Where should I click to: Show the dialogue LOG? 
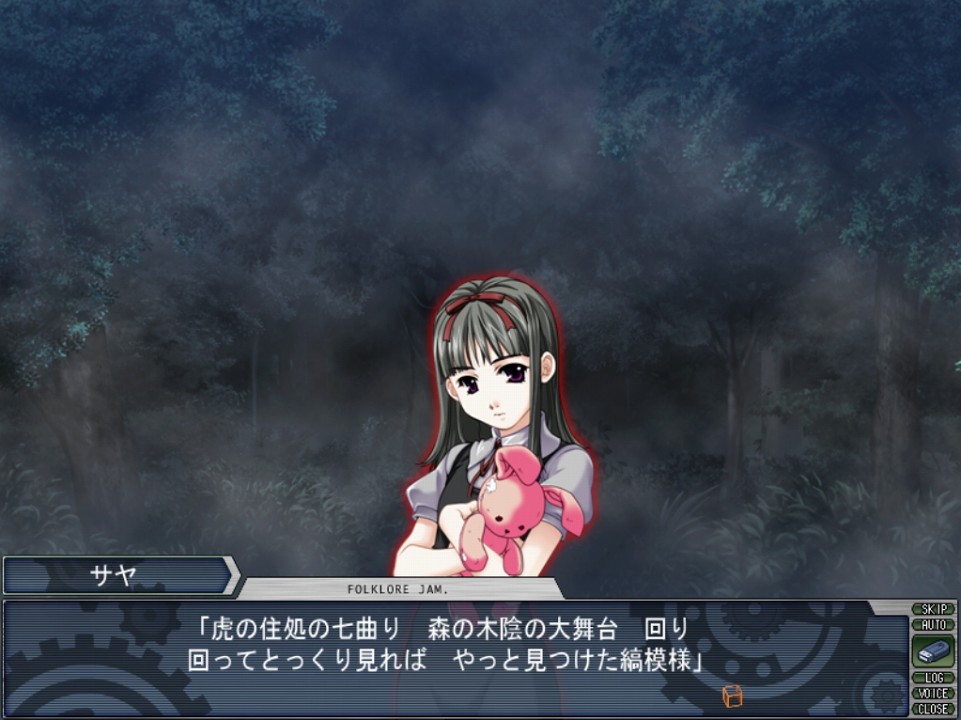coord(933,678)
